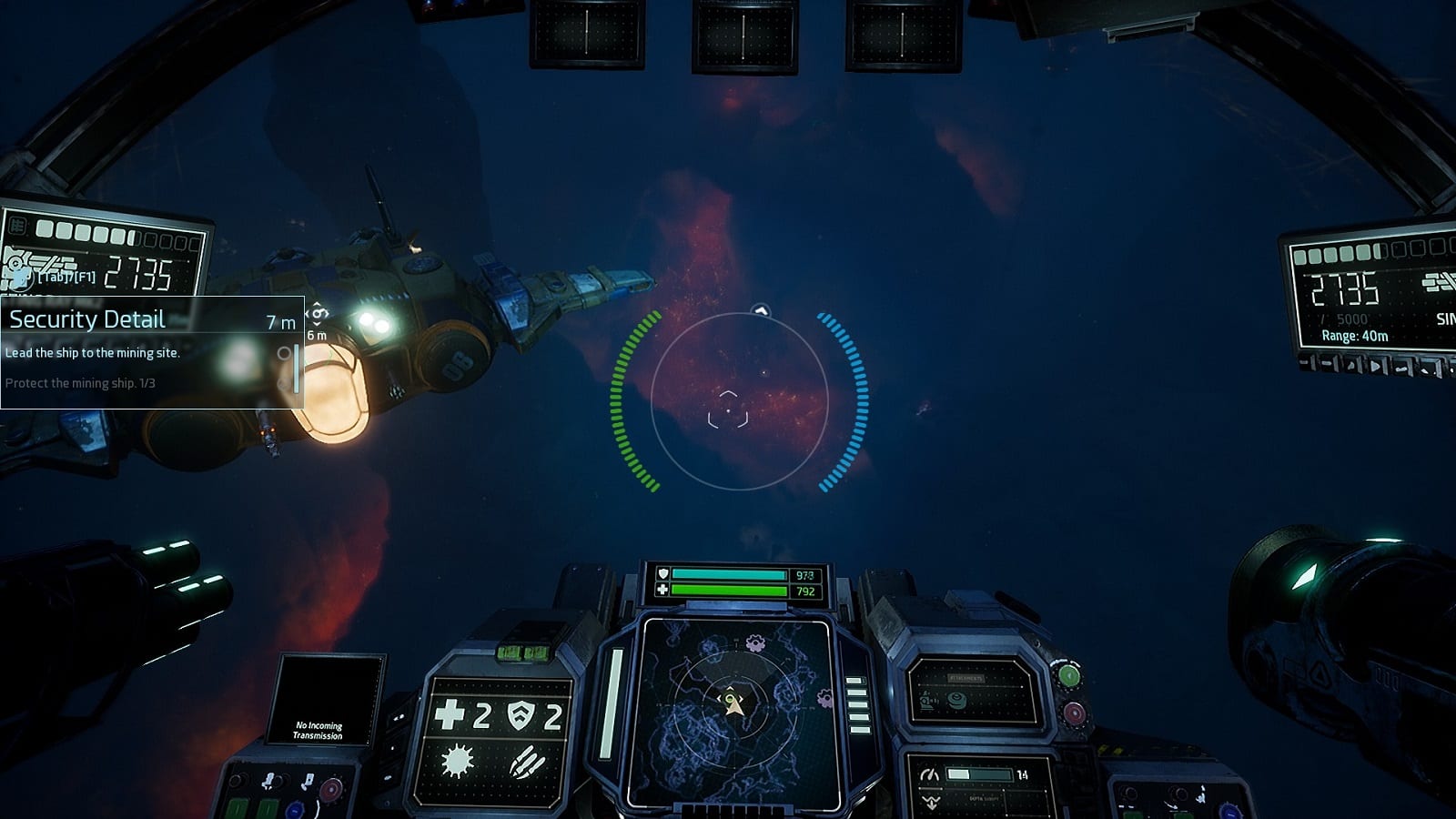The width and height of the screenshot is (1456, 819).
Task: Use the repair kit cross icon
Action: [x=450, y=716]
